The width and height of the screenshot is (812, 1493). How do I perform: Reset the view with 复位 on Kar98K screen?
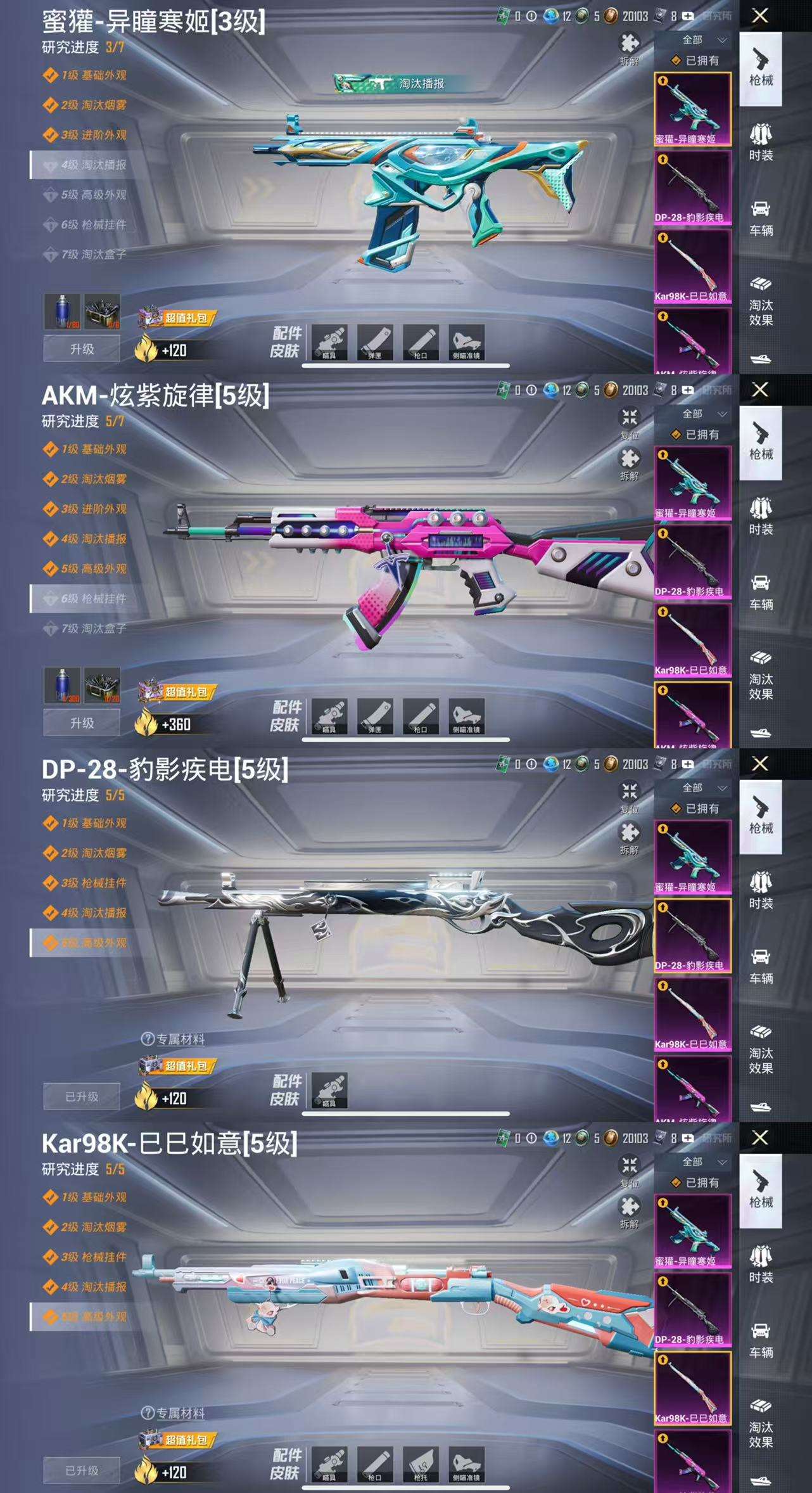pyautogui.click(x=629, y=1169)
